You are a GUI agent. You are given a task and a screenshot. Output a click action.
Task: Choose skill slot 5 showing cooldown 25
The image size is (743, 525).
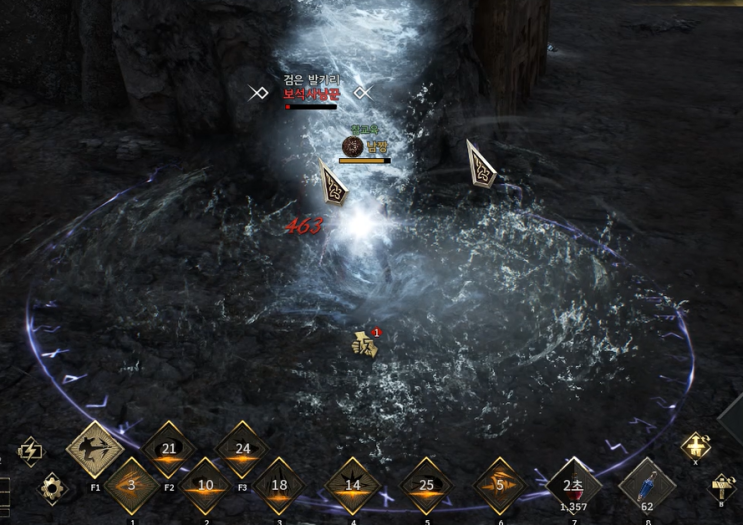coord(427,486)
